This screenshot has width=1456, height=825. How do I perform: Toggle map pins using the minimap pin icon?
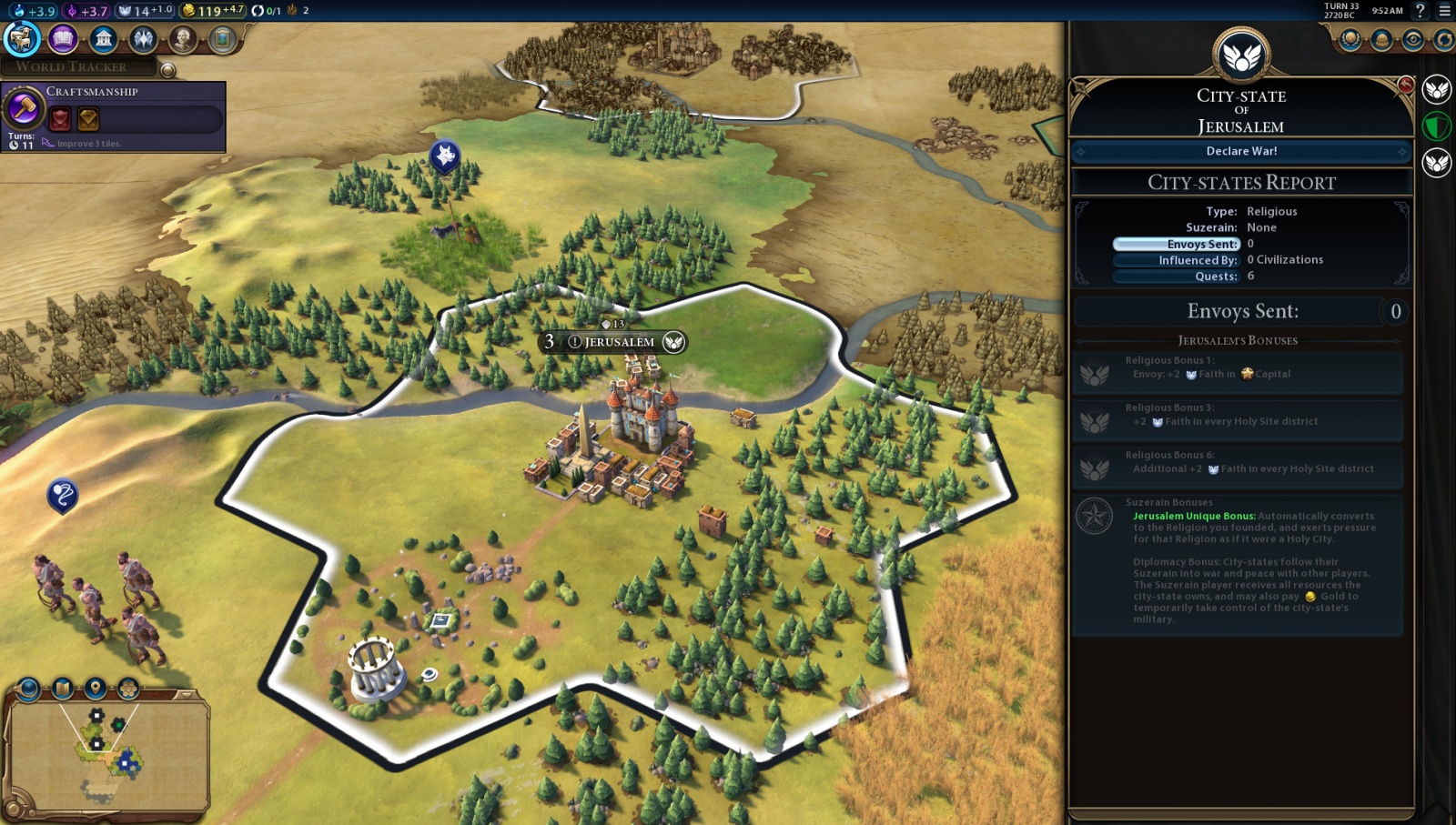[x=96, y=688]
